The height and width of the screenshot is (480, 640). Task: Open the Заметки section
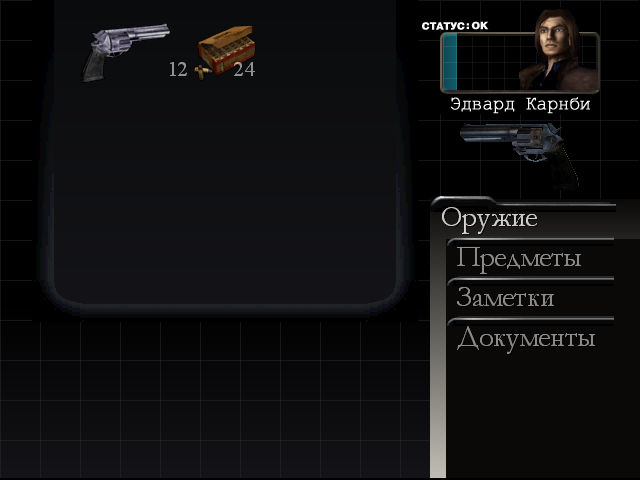(x=505, y=298)
